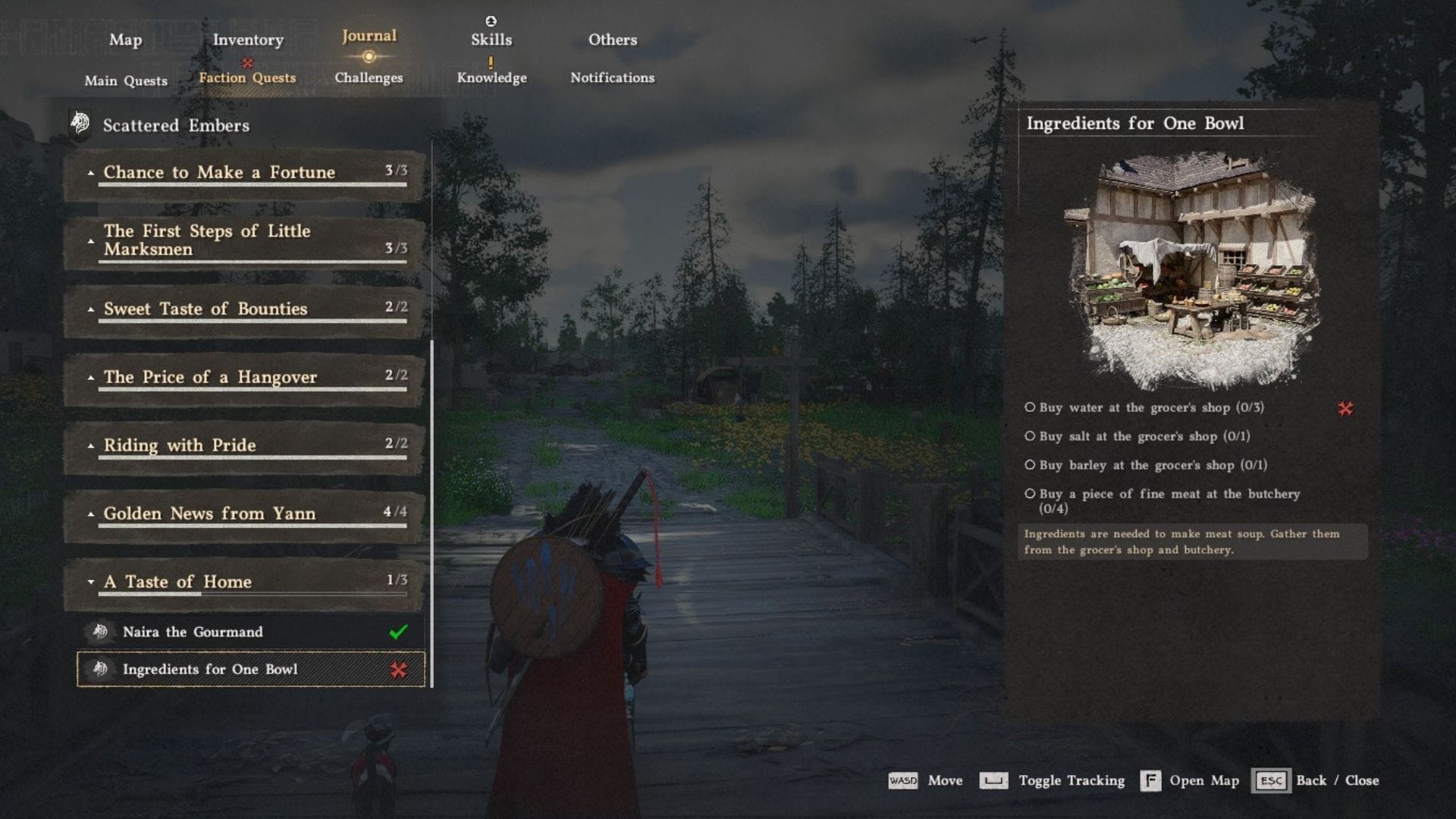The height and width of the screenshot is (819, 1456).
Task: Click the Skills circle icon at the top
Action: pos(489,20)
